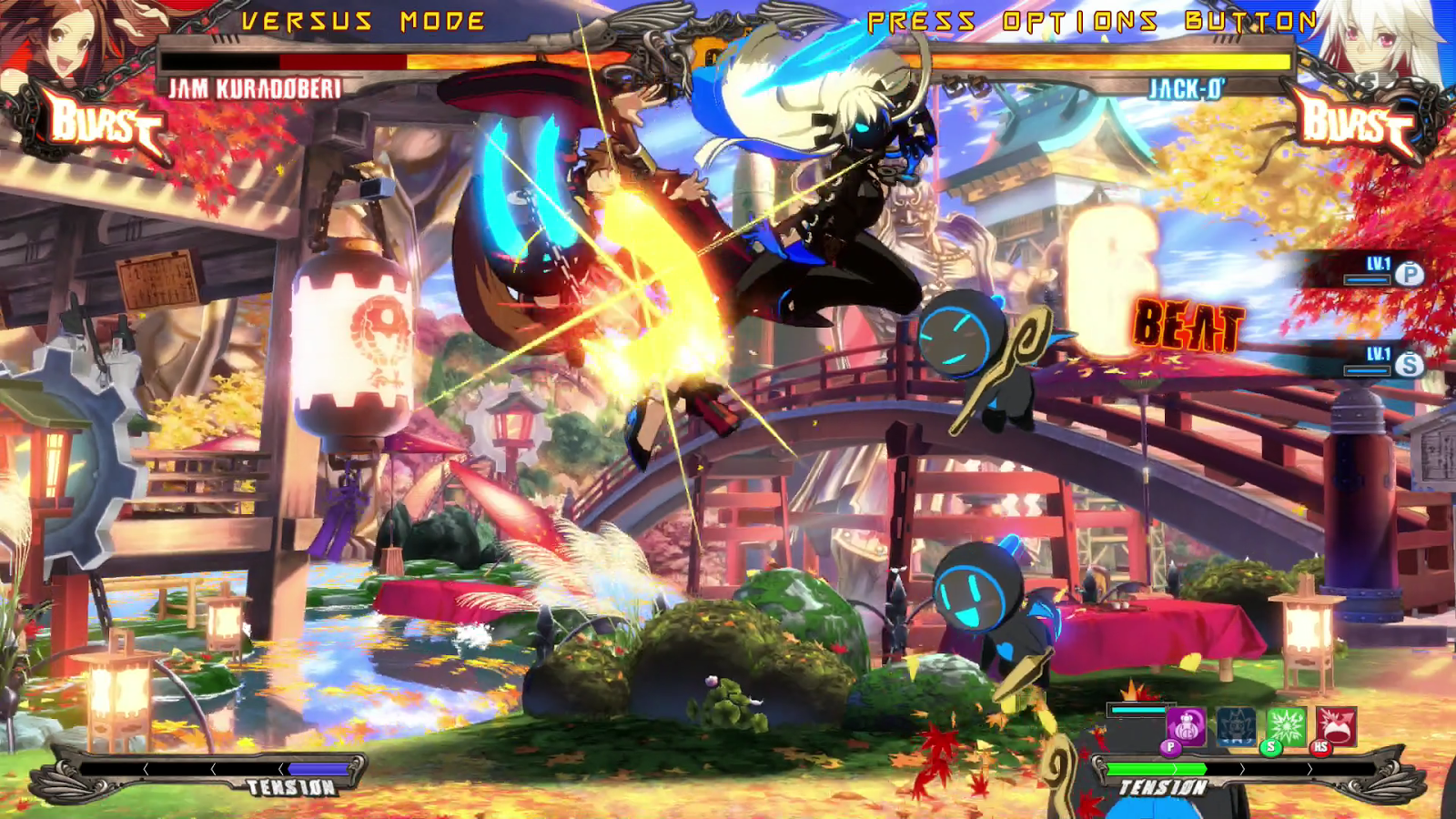The width and height of the screenshot is (1456, 819).
Task: Activate the green S explosion command icon
Action: point(1286,727)
